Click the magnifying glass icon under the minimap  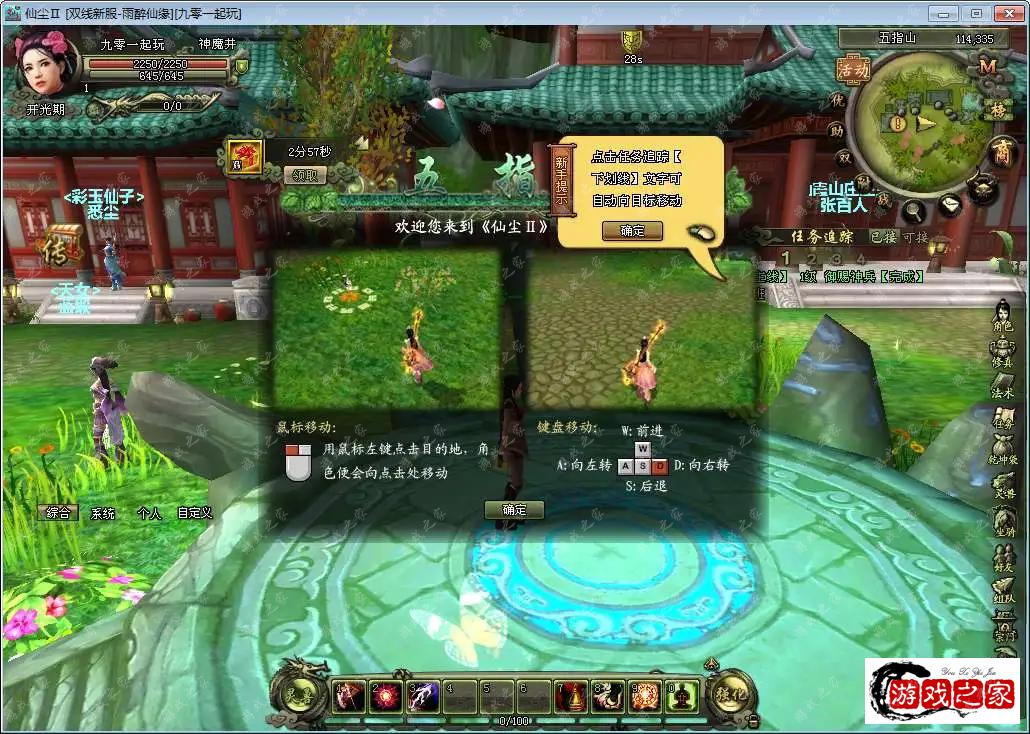click(914, 212)
